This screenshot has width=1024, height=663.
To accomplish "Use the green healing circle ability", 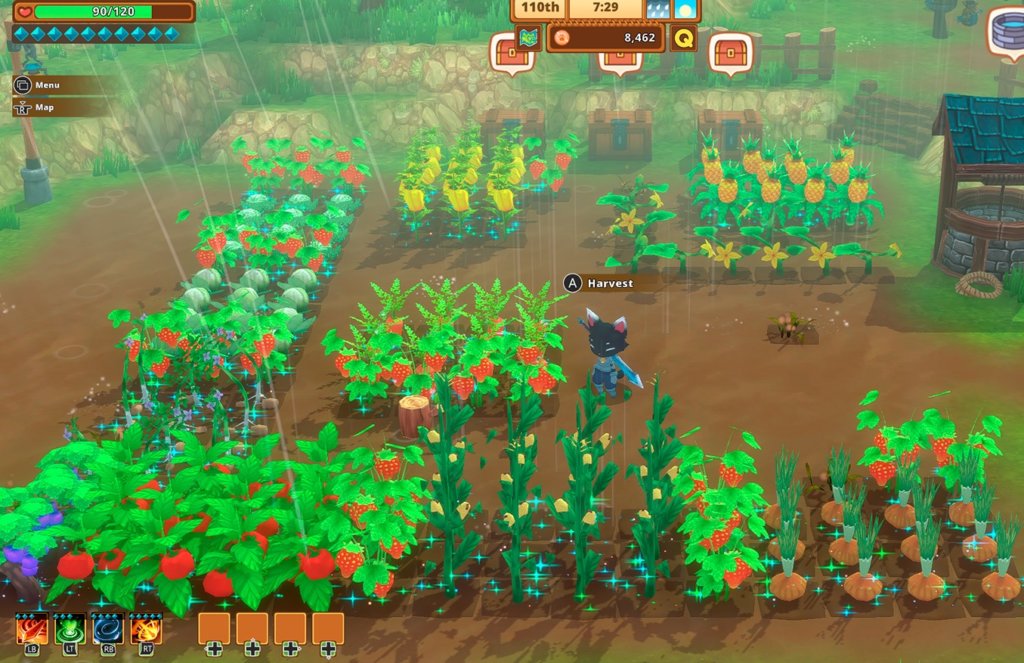I will pos(70,630).
